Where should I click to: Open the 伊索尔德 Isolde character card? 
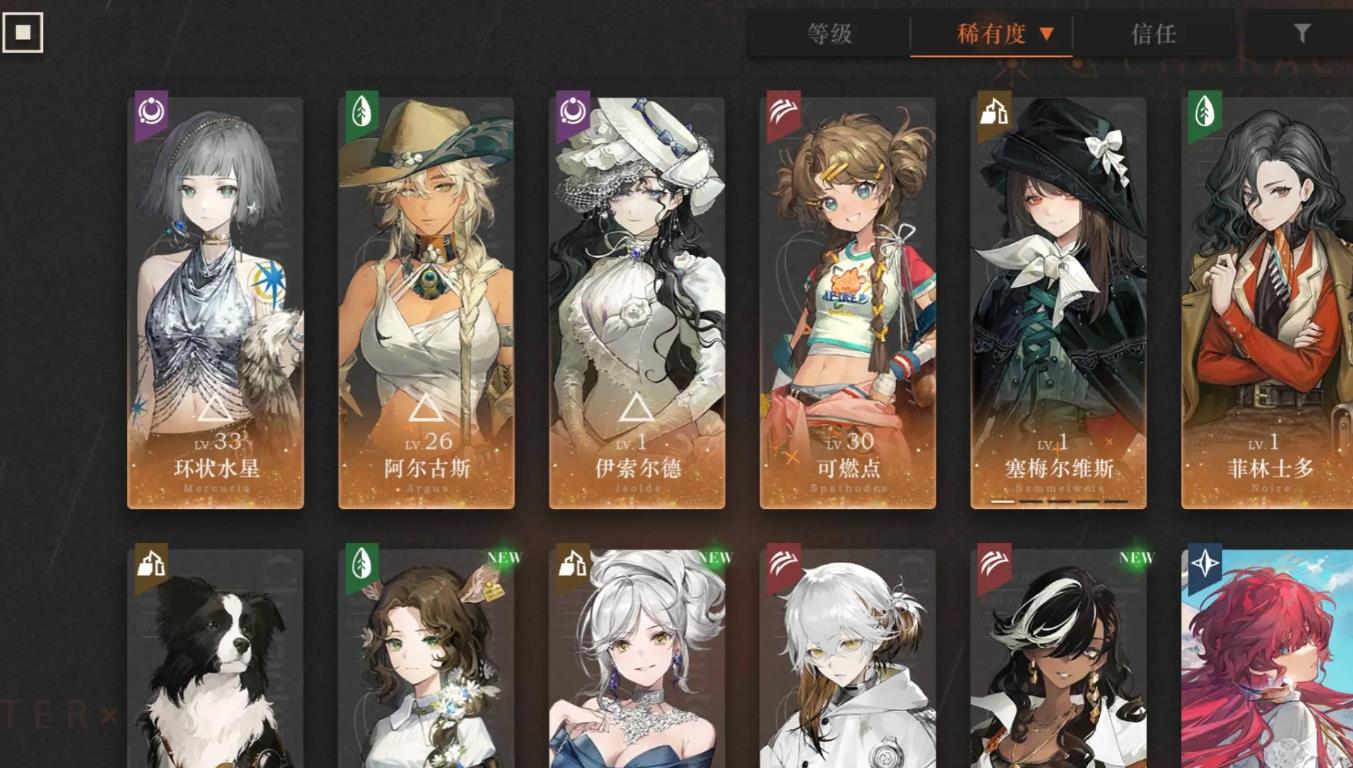637,302
